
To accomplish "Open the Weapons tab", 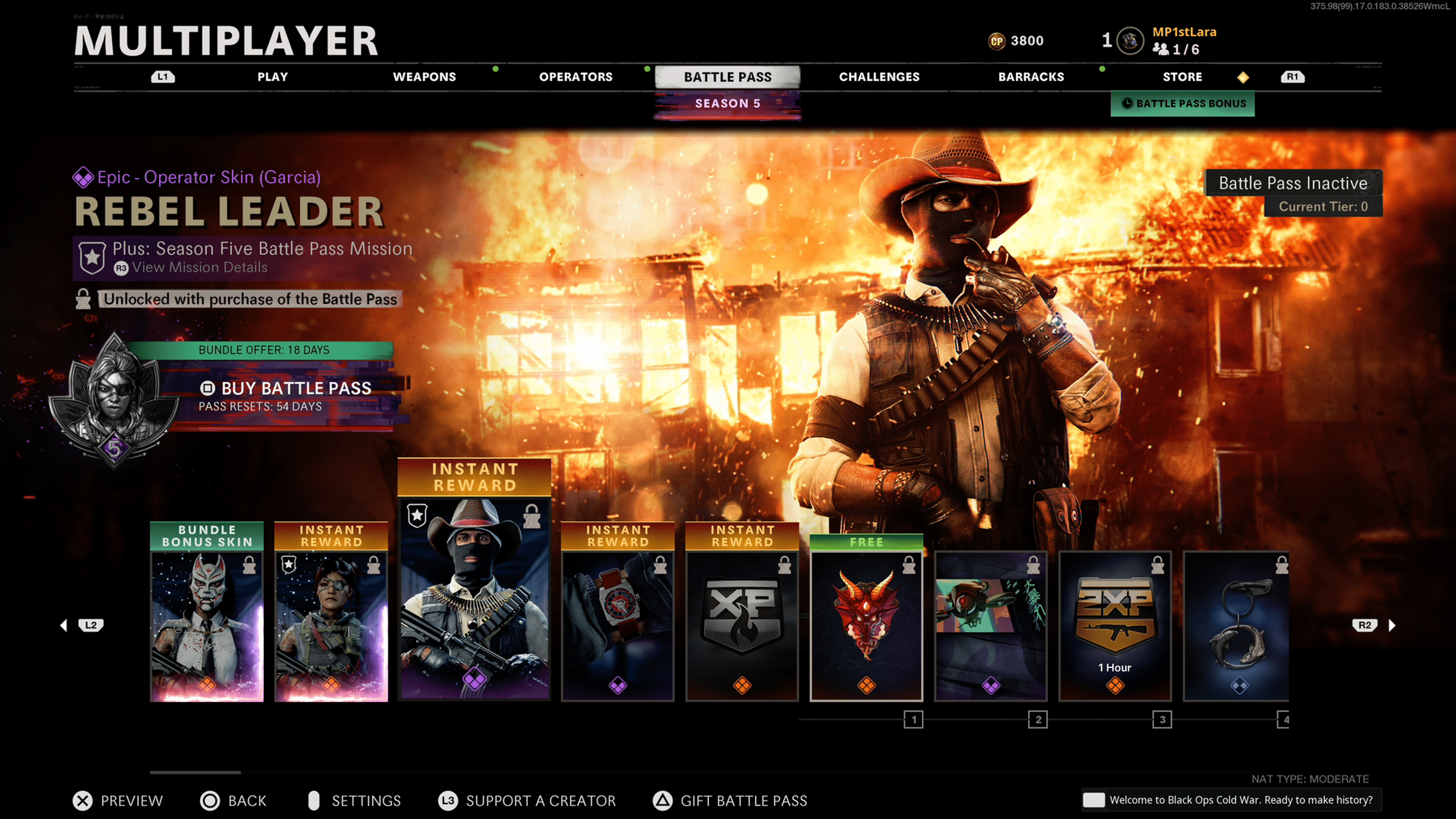I will (424, 77).
